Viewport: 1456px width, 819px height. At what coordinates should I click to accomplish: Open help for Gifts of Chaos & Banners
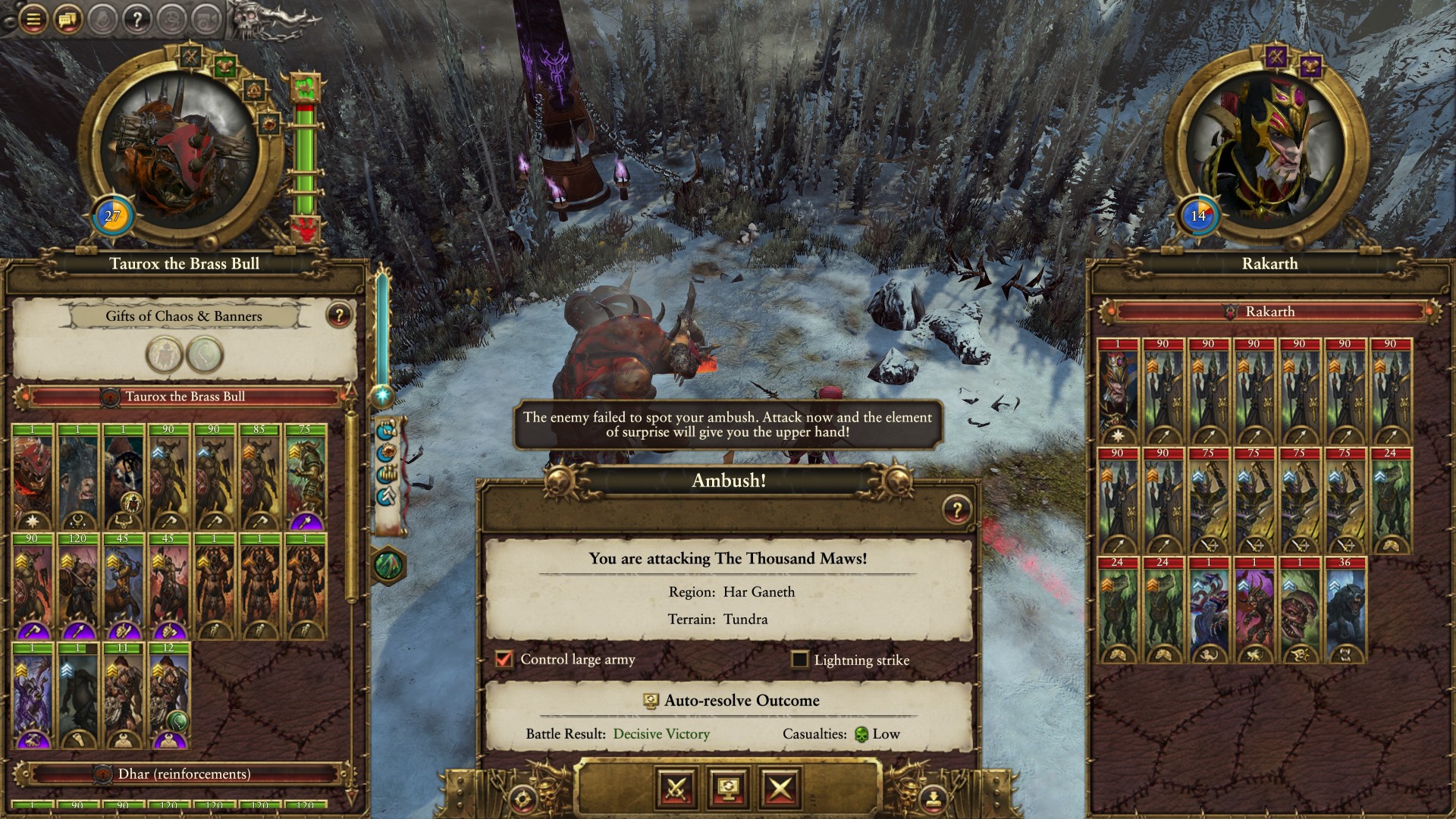click(339, 315)
